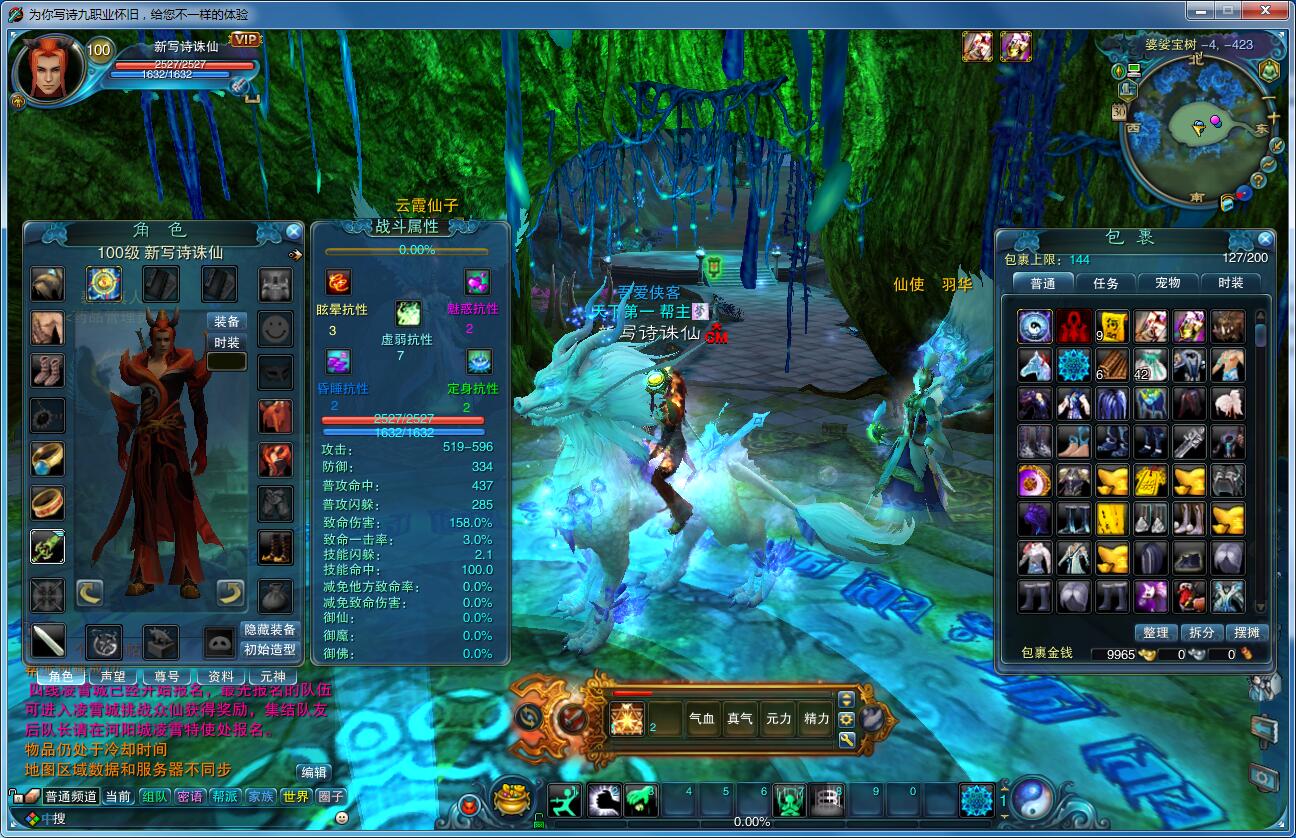
Task: Click the 隐藏装备 hide equipment button
Action: (x=270, y=629)
